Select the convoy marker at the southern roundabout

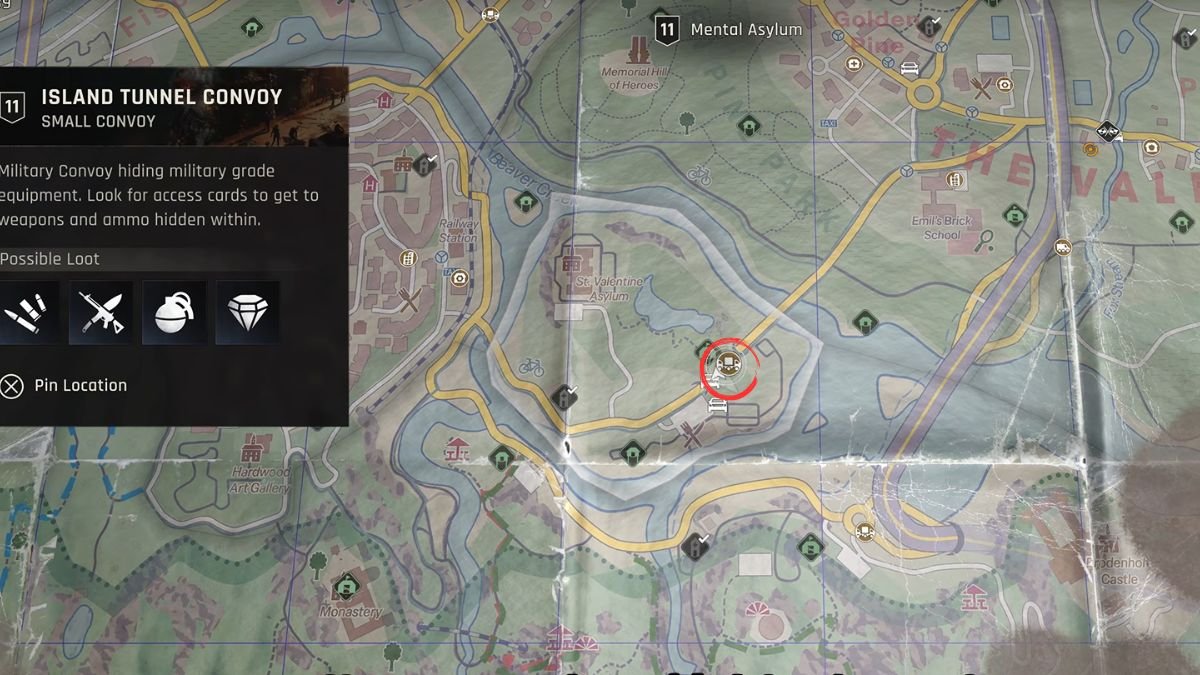(864, 531)
